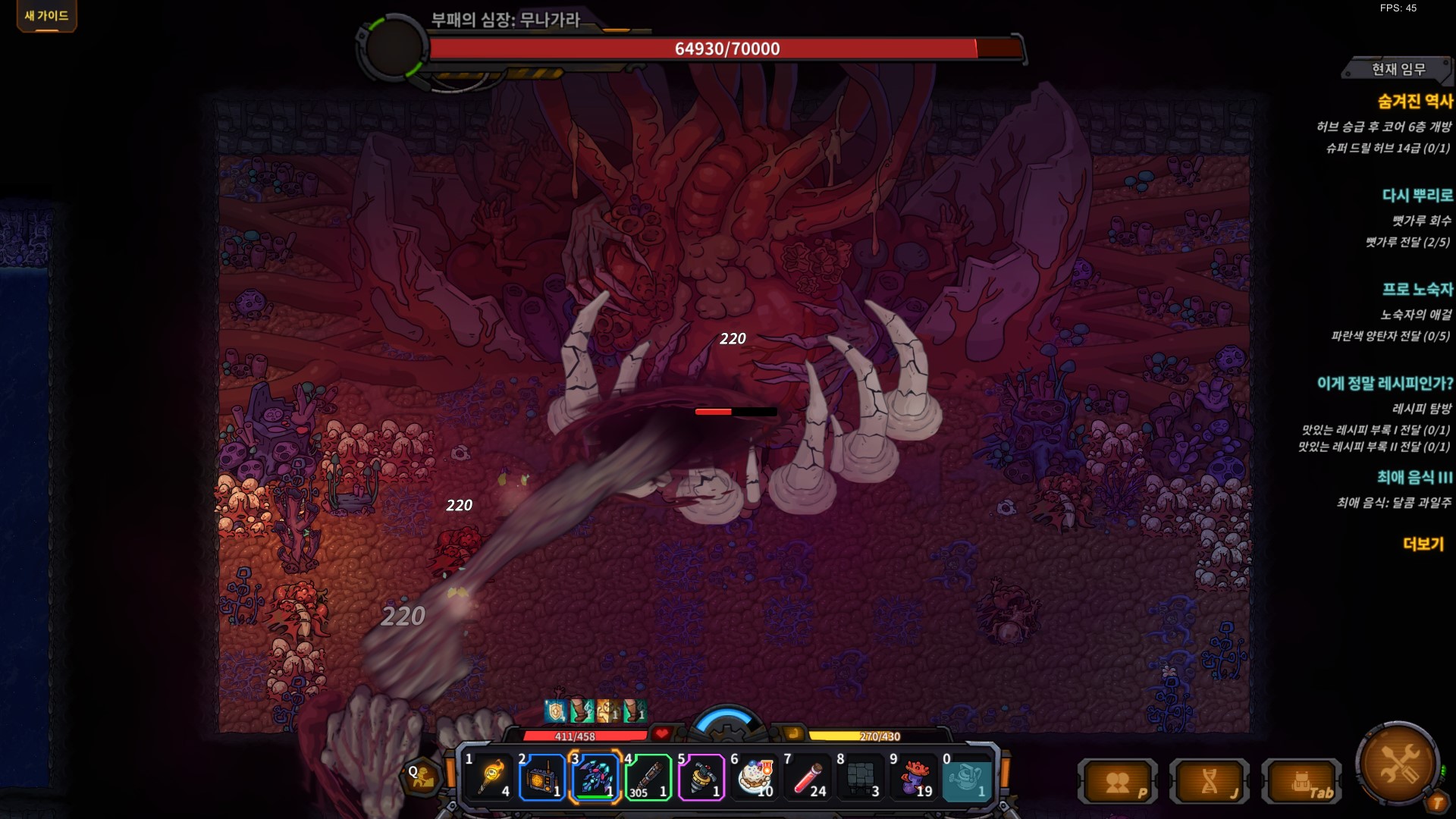
Task: Select the red coral plant slot
Action: coord(914,777)
